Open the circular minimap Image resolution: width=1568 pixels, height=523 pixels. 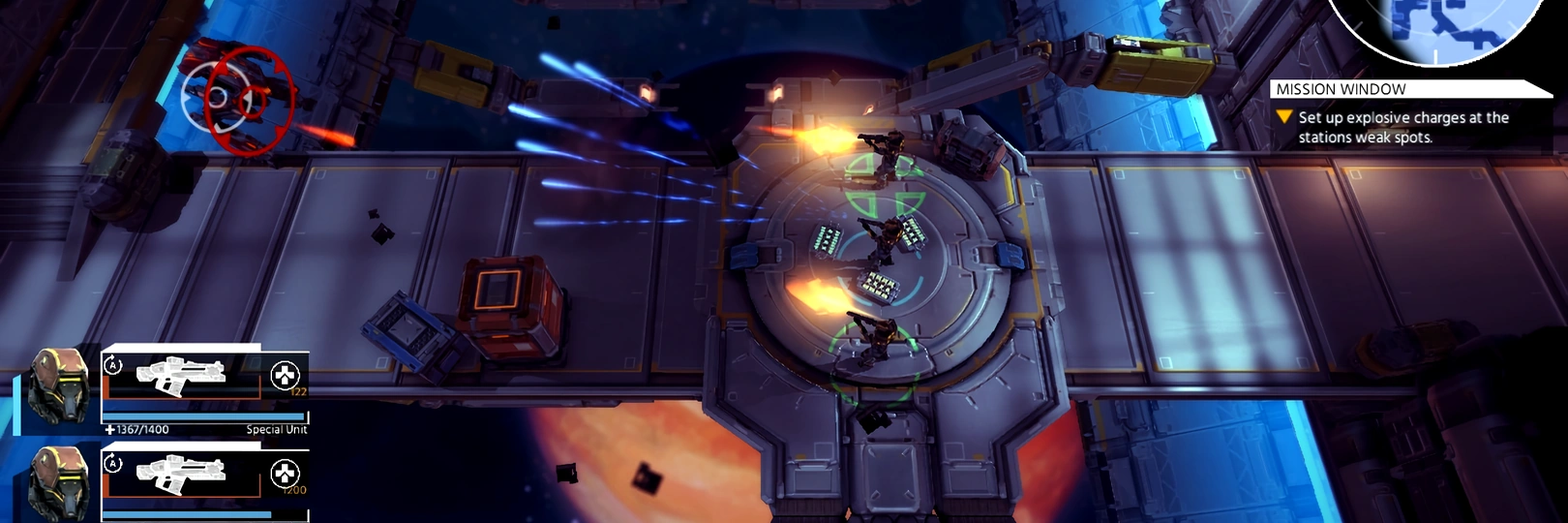[x=1437, y=27]
